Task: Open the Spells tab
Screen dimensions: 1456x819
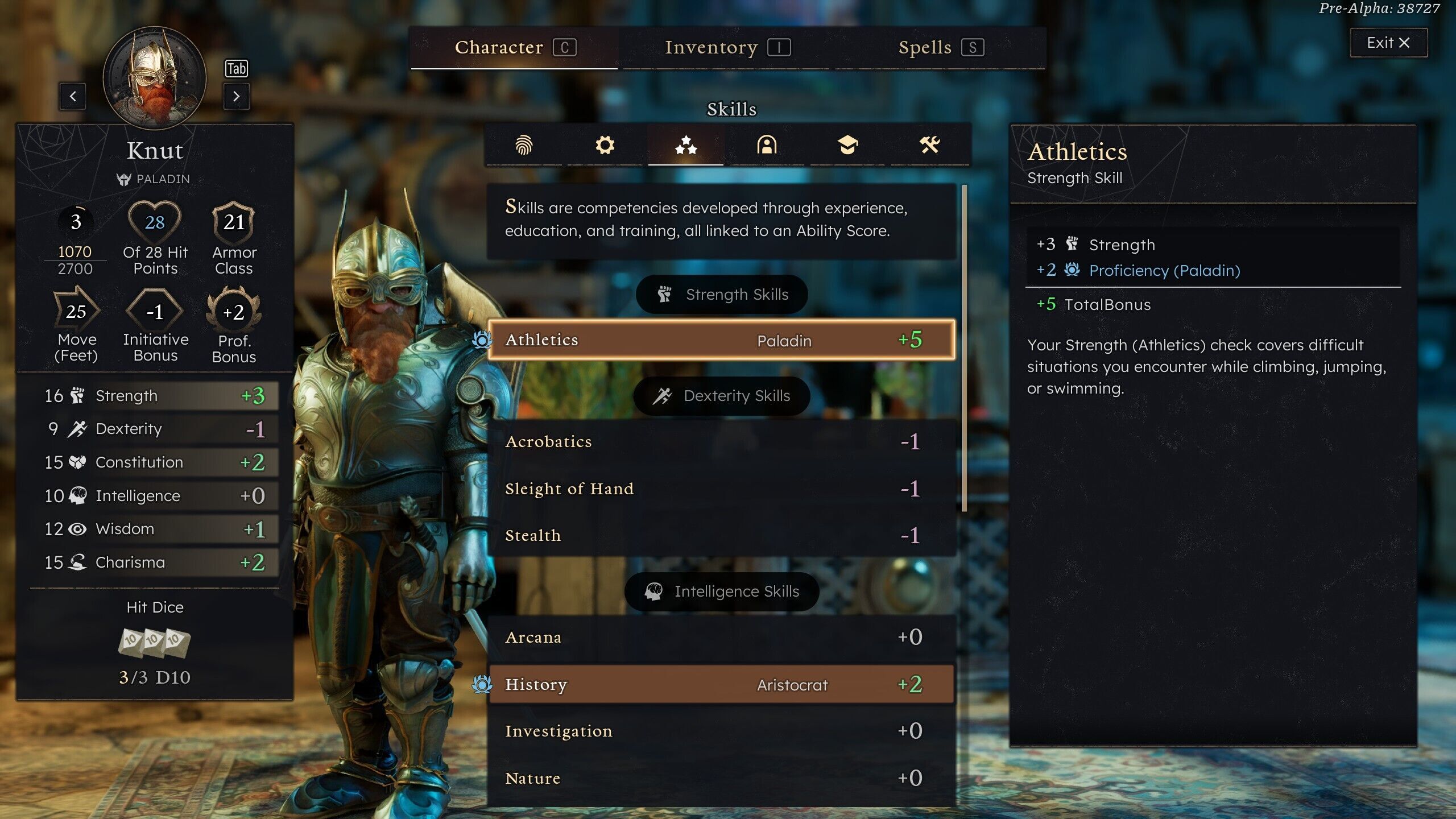Action: (x=940, y=48)
